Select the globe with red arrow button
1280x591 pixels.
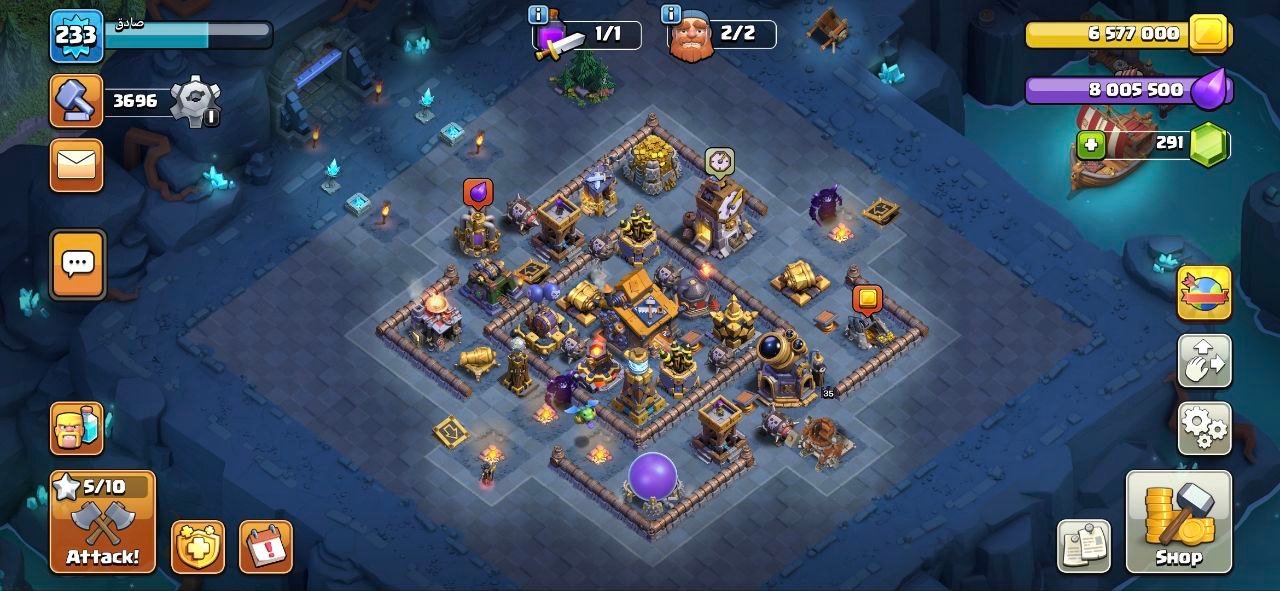pyautogui.click(x=1204, y=293)
